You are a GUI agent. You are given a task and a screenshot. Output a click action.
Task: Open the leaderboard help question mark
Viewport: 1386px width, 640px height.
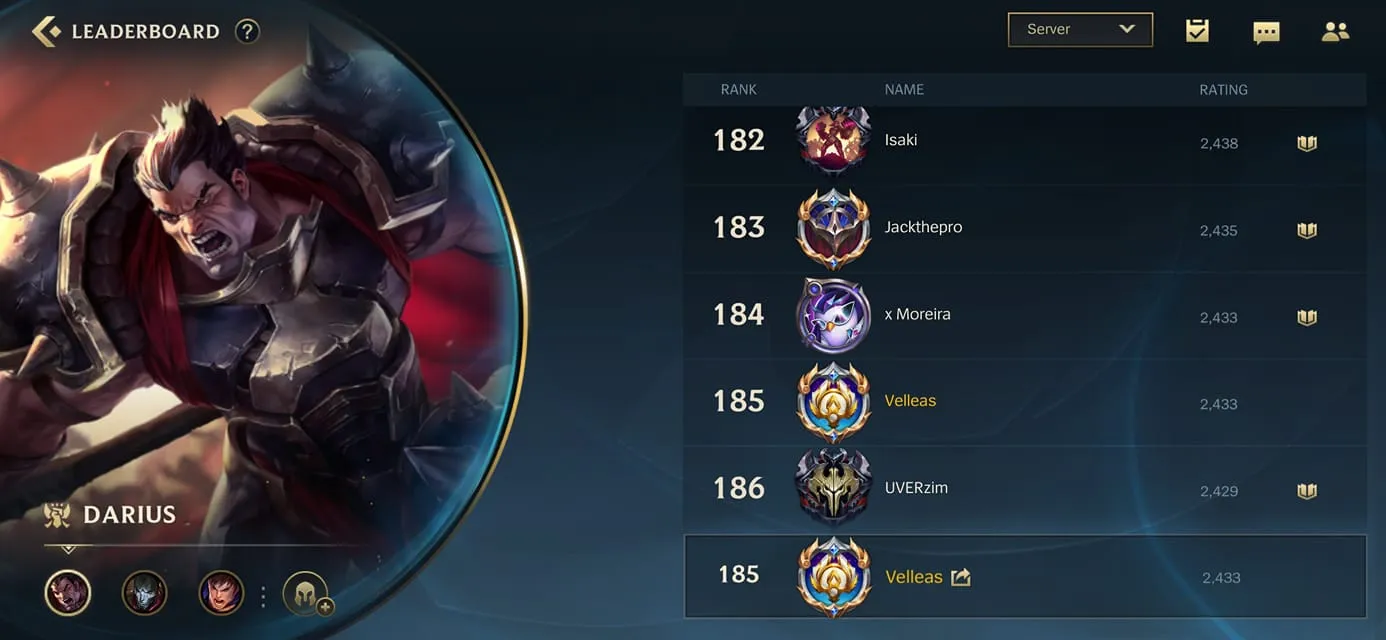(x=247, y=31)
